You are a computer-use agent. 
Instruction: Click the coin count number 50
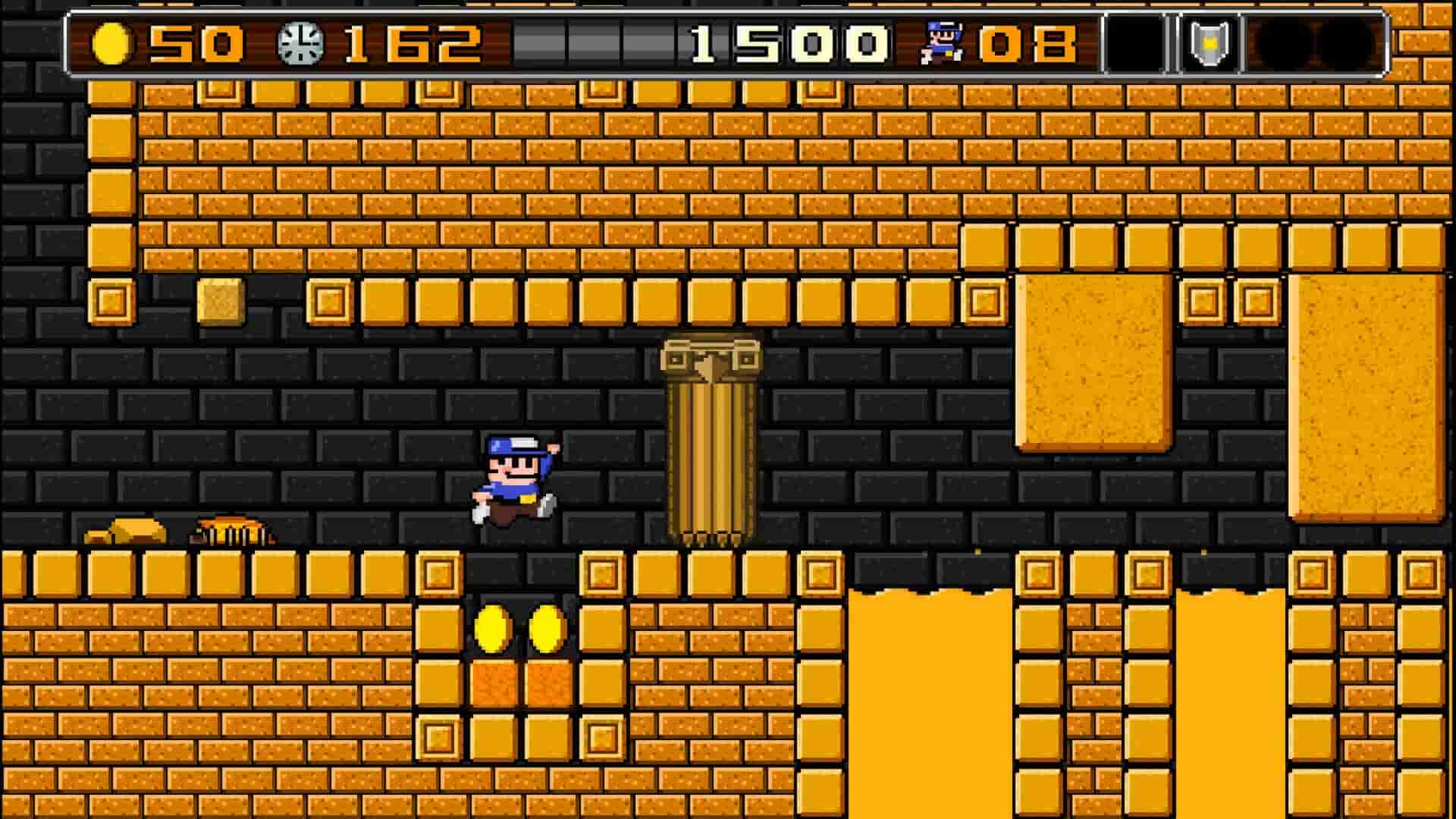point(193,44)
